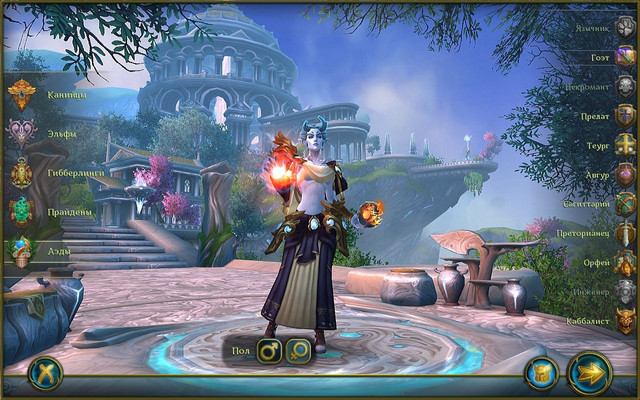This screenshot has width=640, height=400.
Task: Pick the Сагиттарий class
Action: (x=624, y=204)
